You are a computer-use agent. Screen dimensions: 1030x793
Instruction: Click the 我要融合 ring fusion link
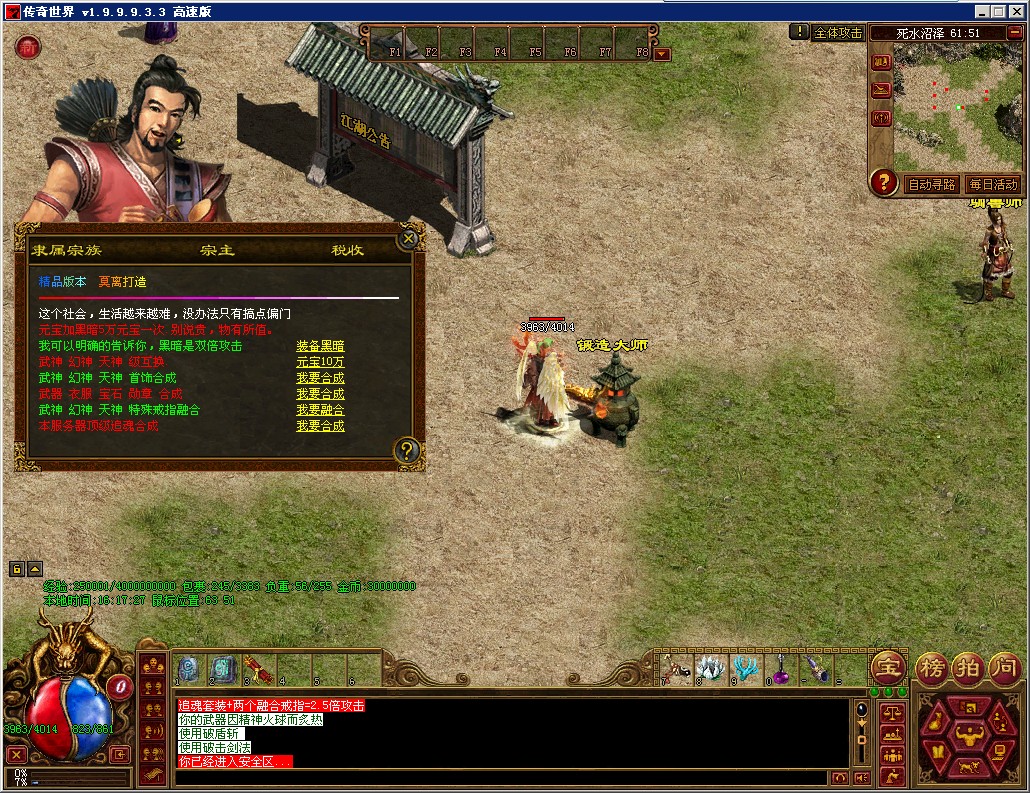coord(320,410)
